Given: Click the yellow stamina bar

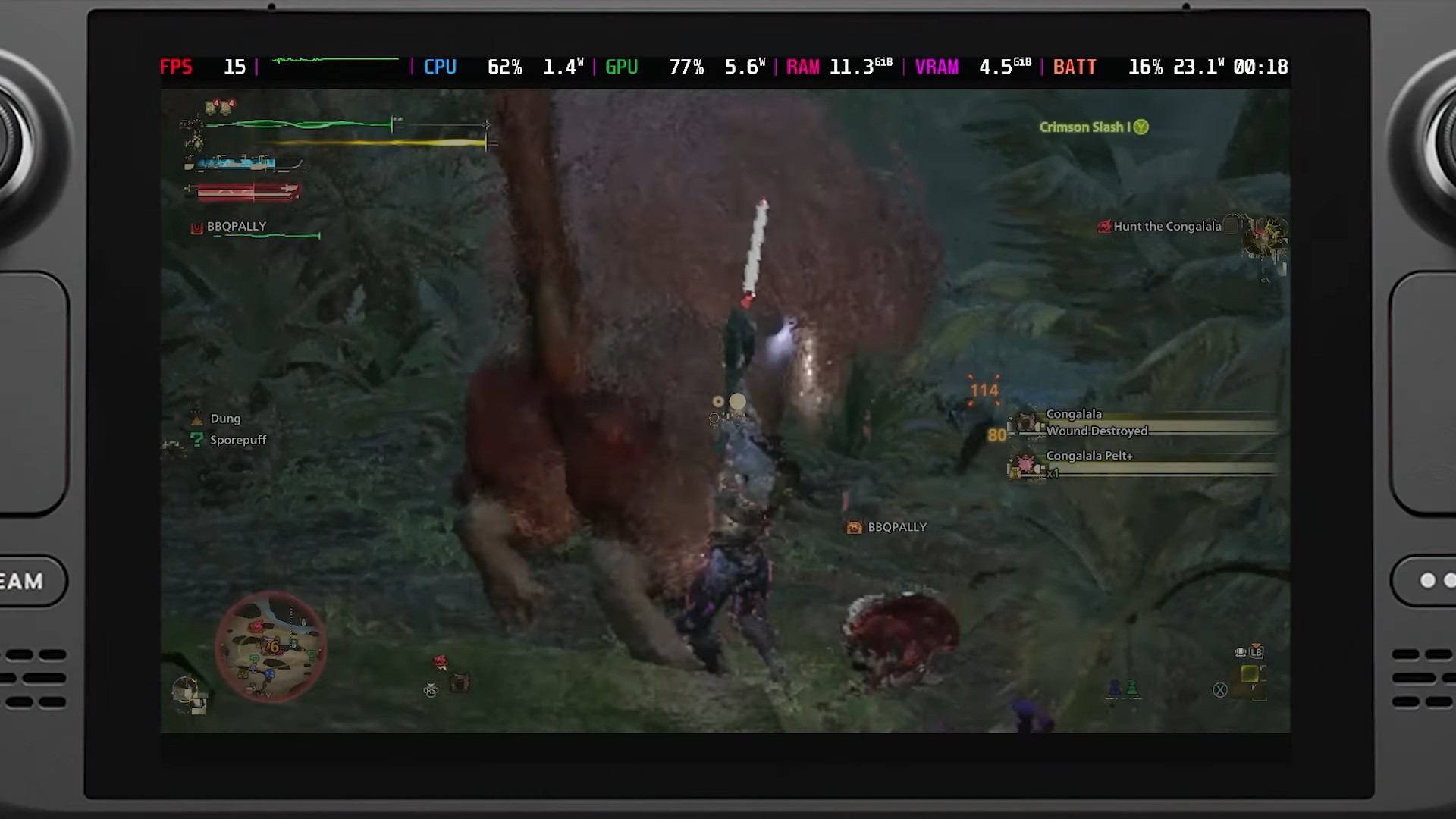Looking at the screenshot, I should point(341,141).
